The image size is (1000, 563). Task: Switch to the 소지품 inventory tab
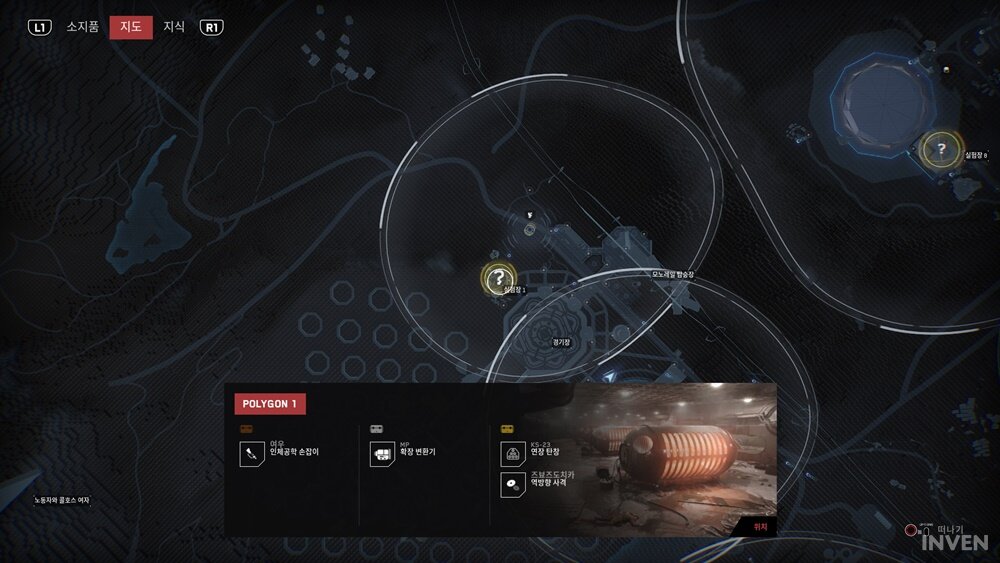(x=82, y=27)
